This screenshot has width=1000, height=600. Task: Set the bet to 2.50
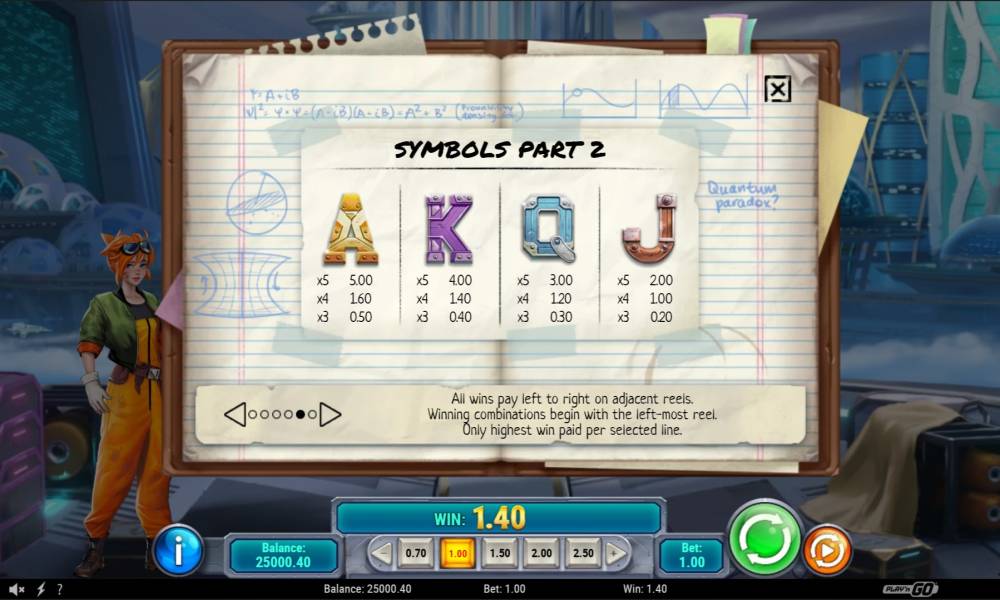point(583,553)
